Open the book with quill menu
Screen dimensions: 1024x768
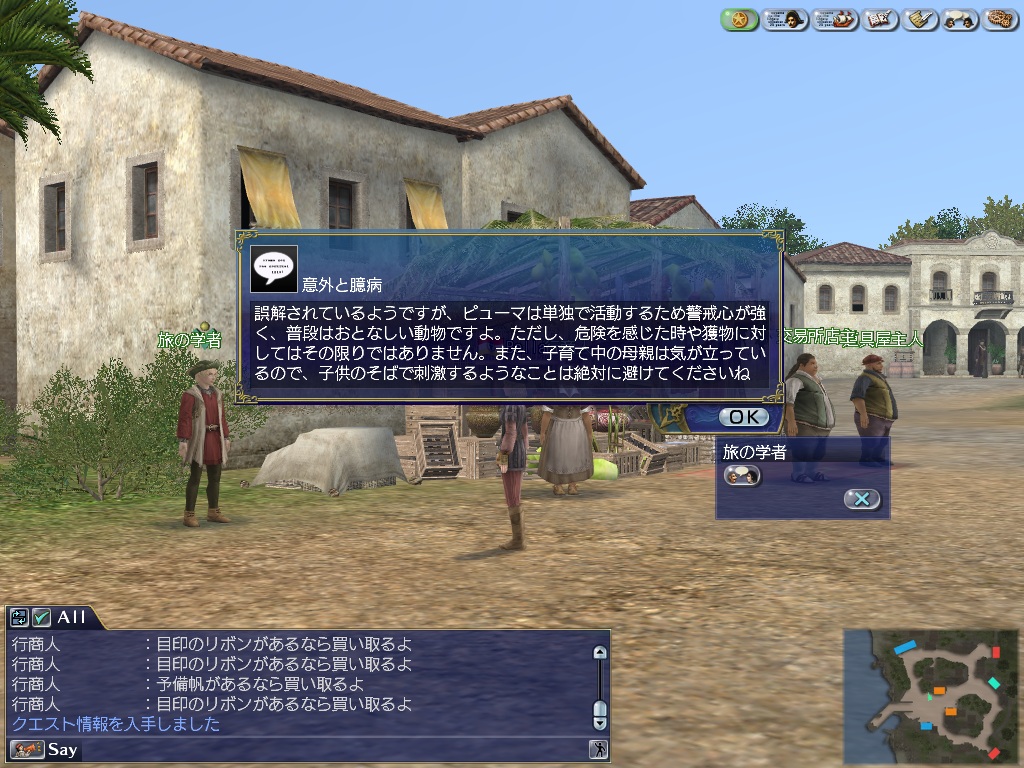tap(880, 19)
